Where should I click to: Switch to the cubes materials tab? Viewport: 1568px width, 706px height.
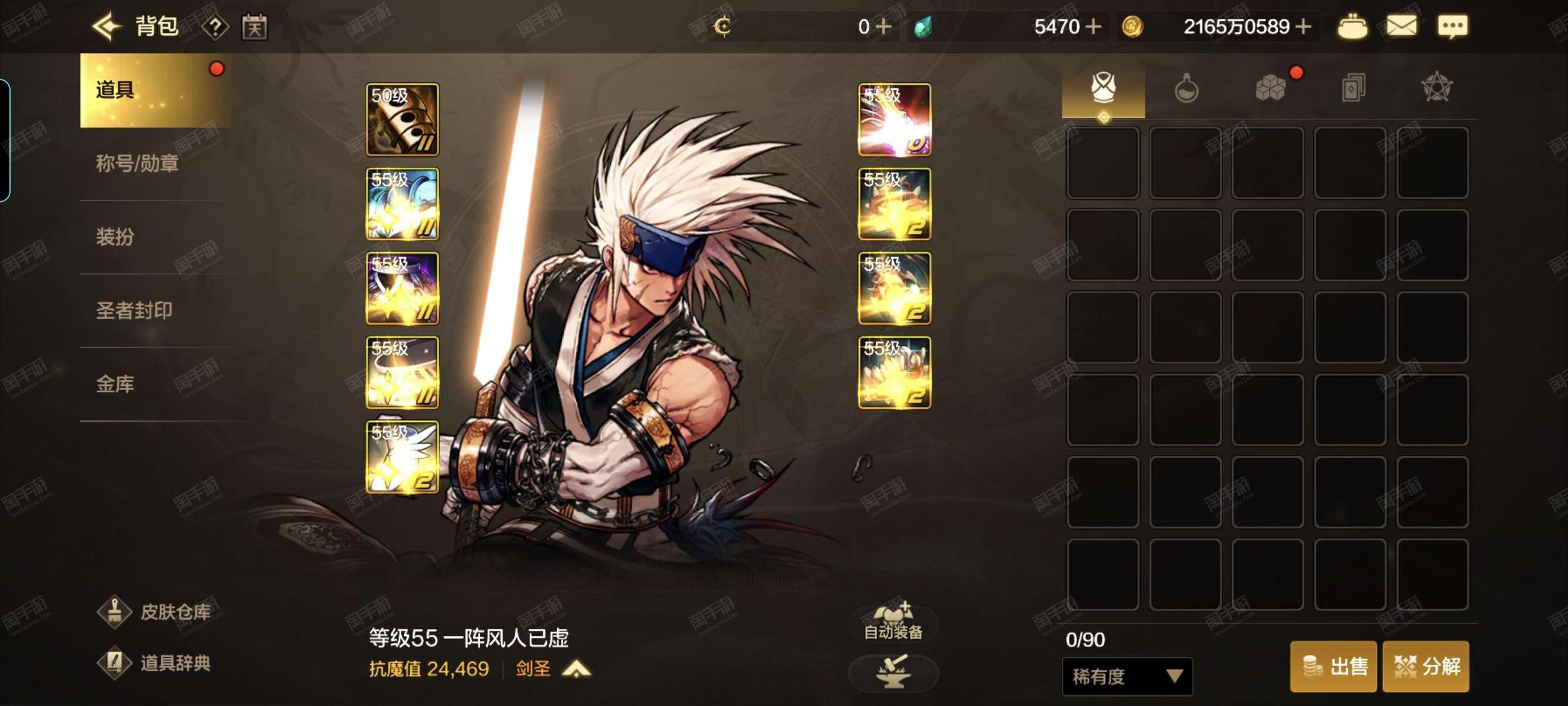coord(1270,89)
